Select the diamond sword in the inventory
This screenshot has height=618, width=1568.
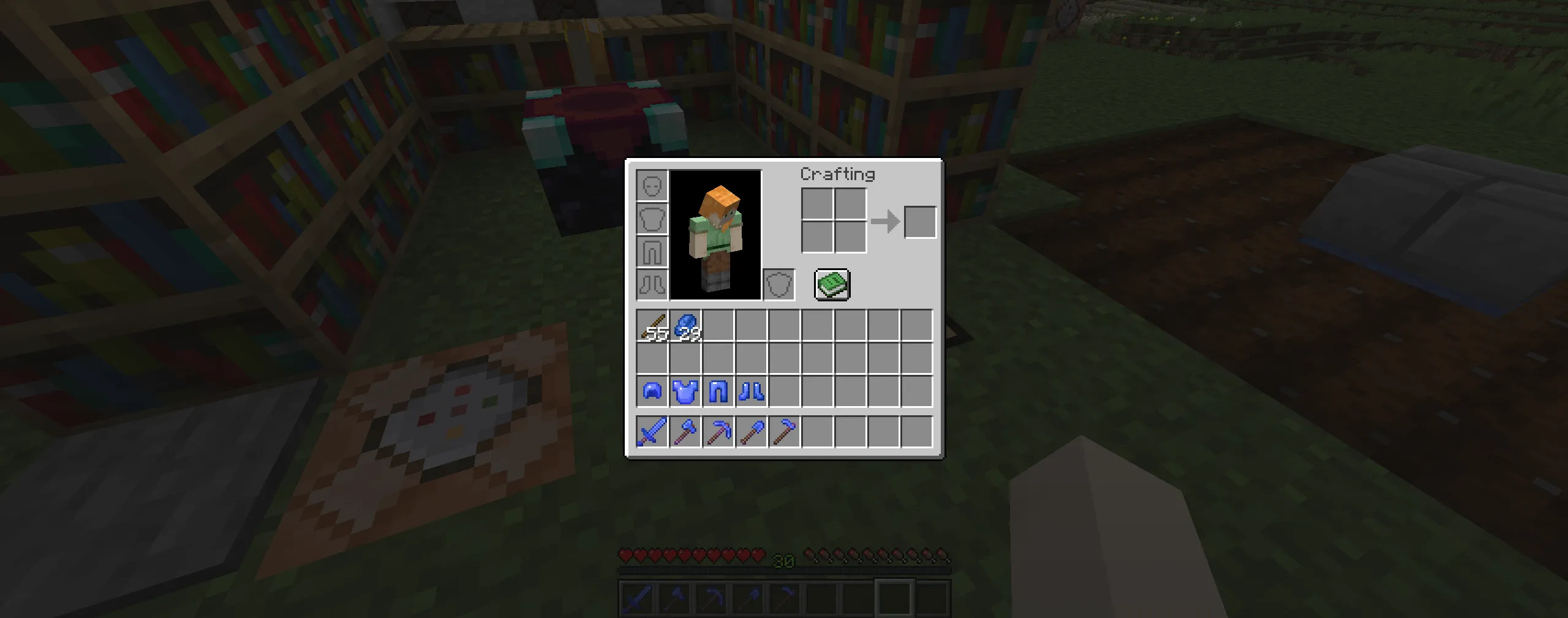pyautogui.click(x=652, y=432)
